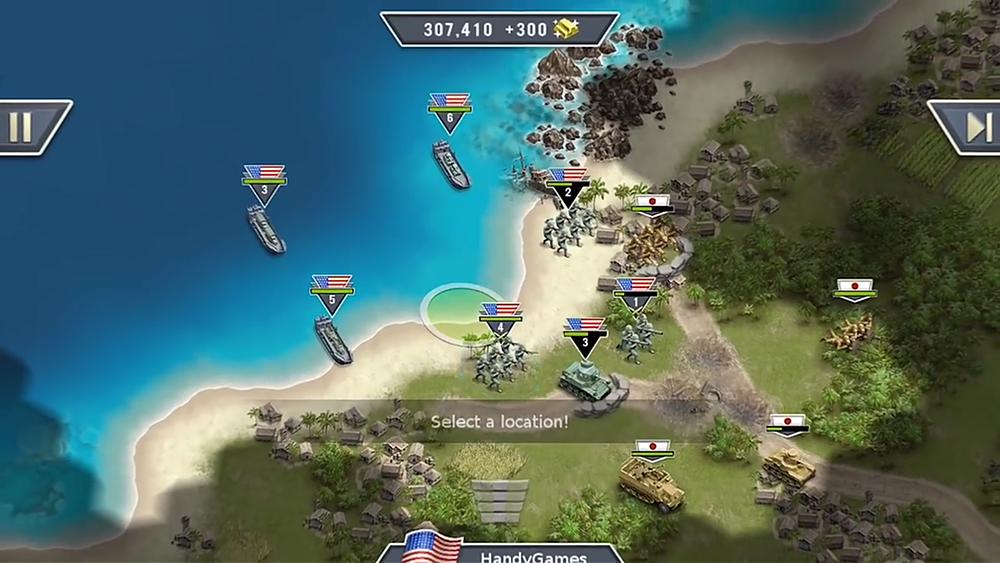Pause the game
1000x563 pixels.
pyautogui.click(x=22, y=127)
